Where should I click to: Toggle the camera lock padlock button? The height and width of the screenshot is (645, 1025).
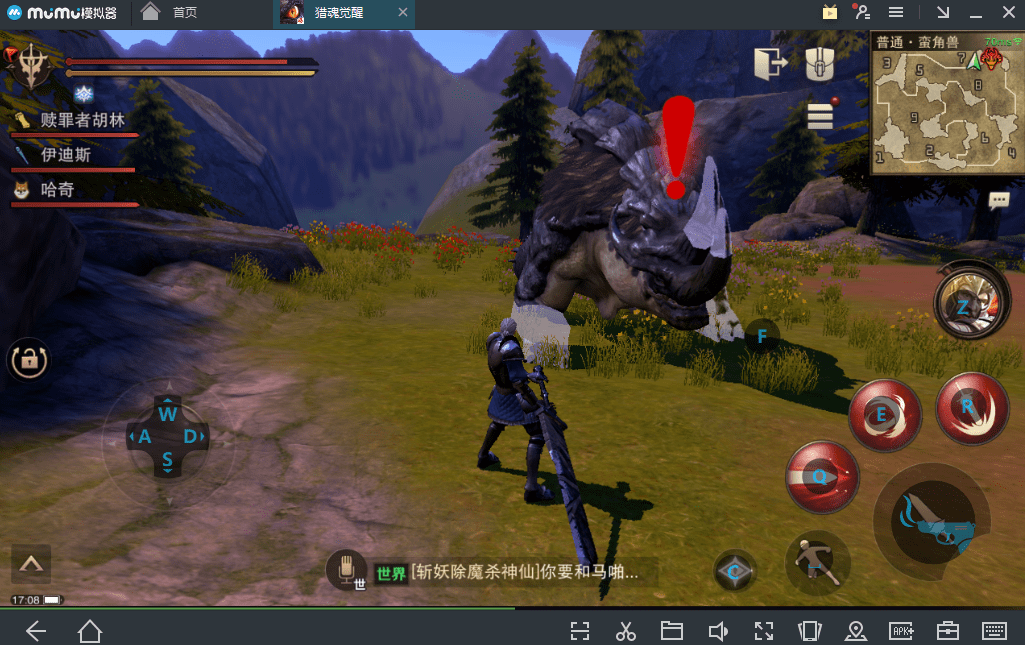click(28, 360)
